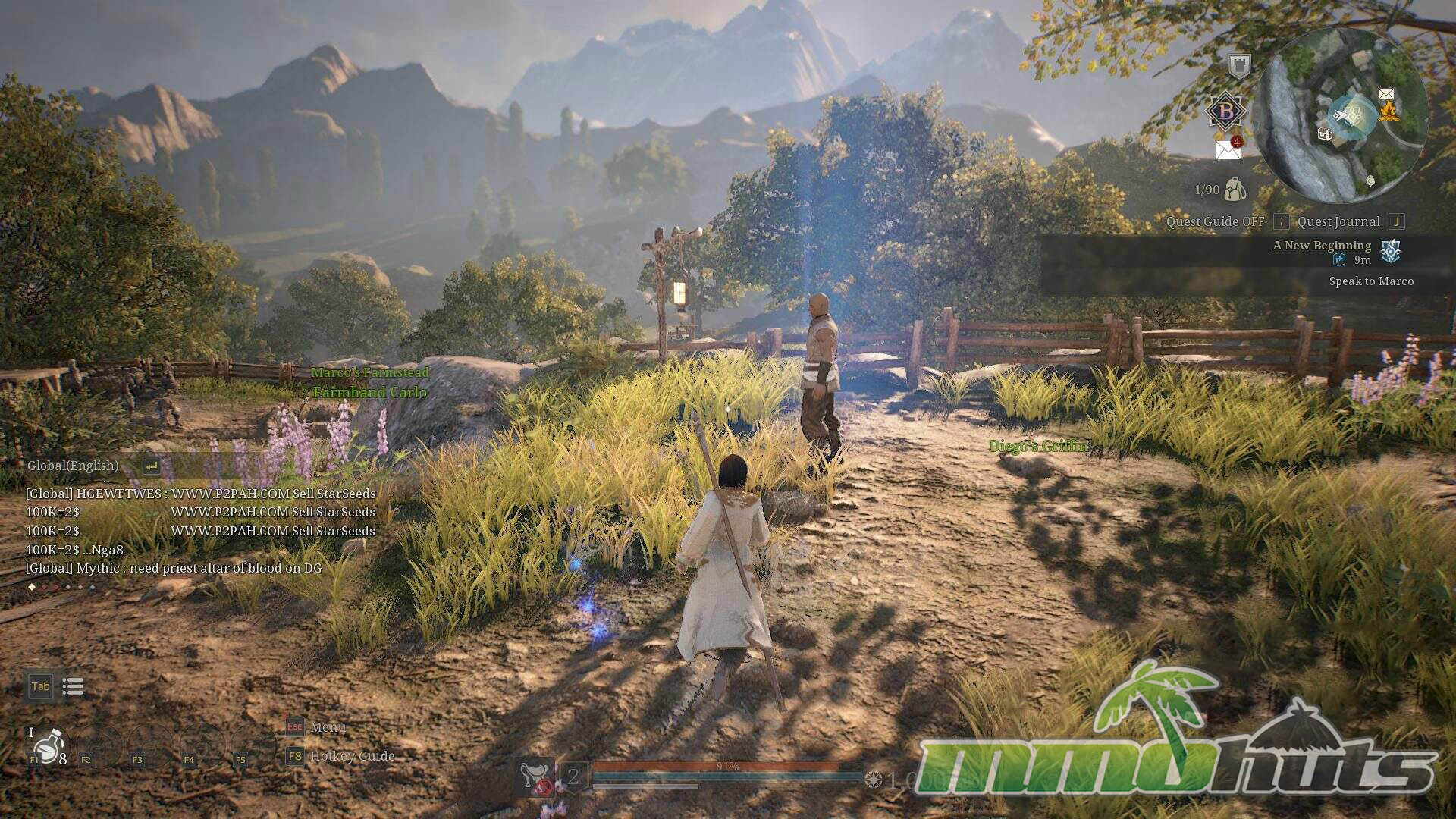
Task: Click the ornate B diamond emblem
Action: pyautogui.click(x=1225, y=111)
